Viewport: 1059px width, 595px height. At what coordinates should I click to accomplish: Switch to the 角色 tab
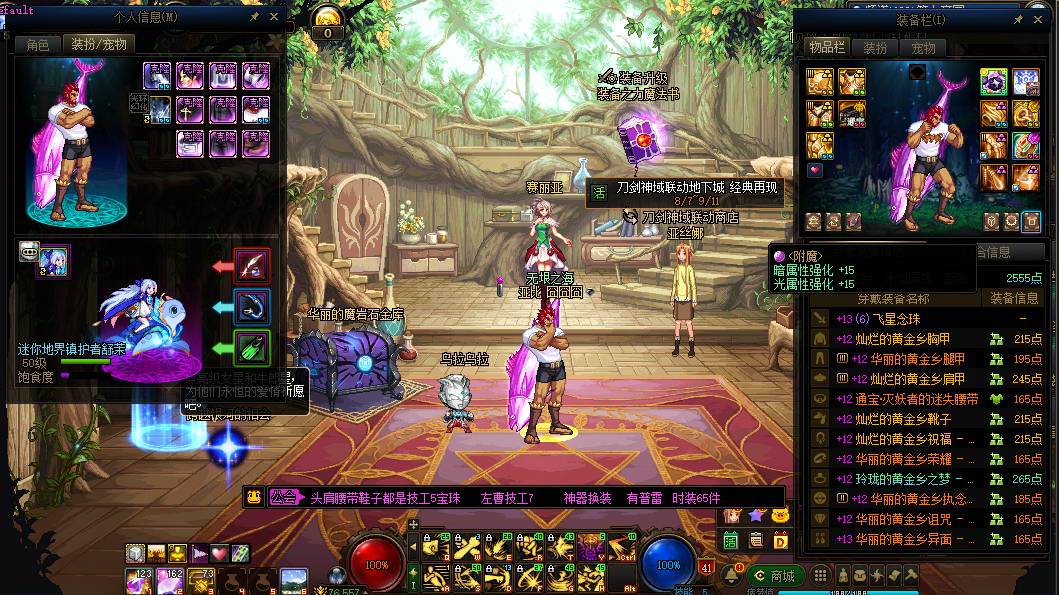pos(38,45)
